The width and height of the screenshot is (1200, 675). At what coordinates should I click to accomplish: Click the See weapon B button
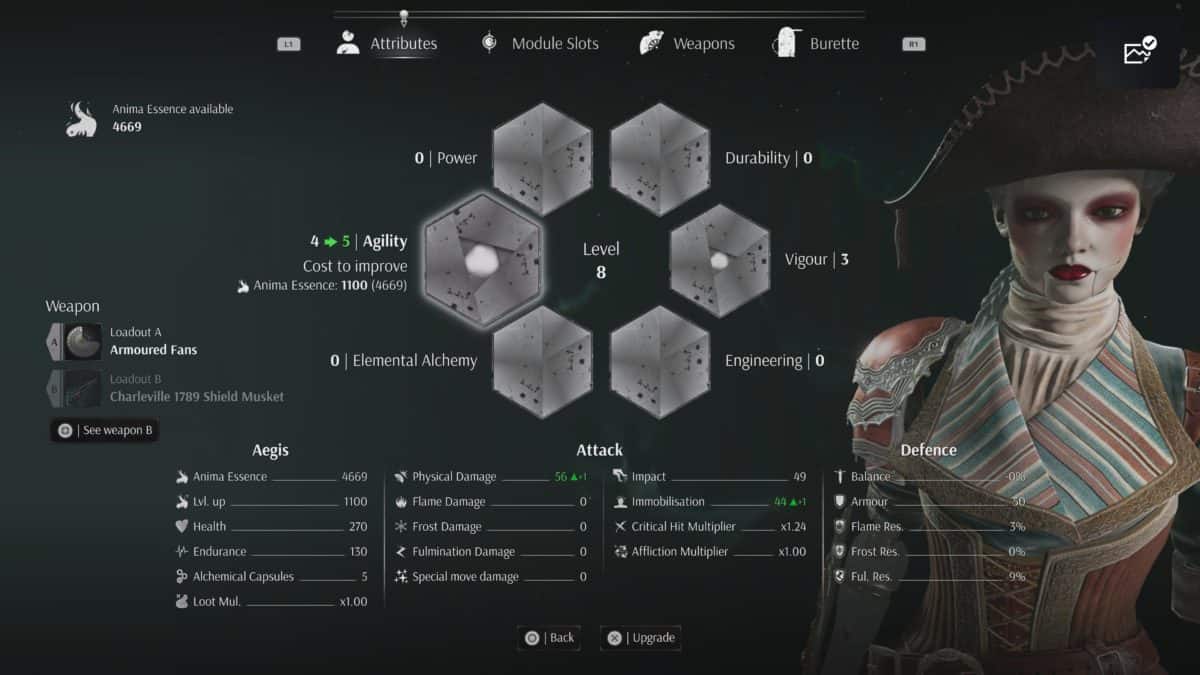(105, 430)
